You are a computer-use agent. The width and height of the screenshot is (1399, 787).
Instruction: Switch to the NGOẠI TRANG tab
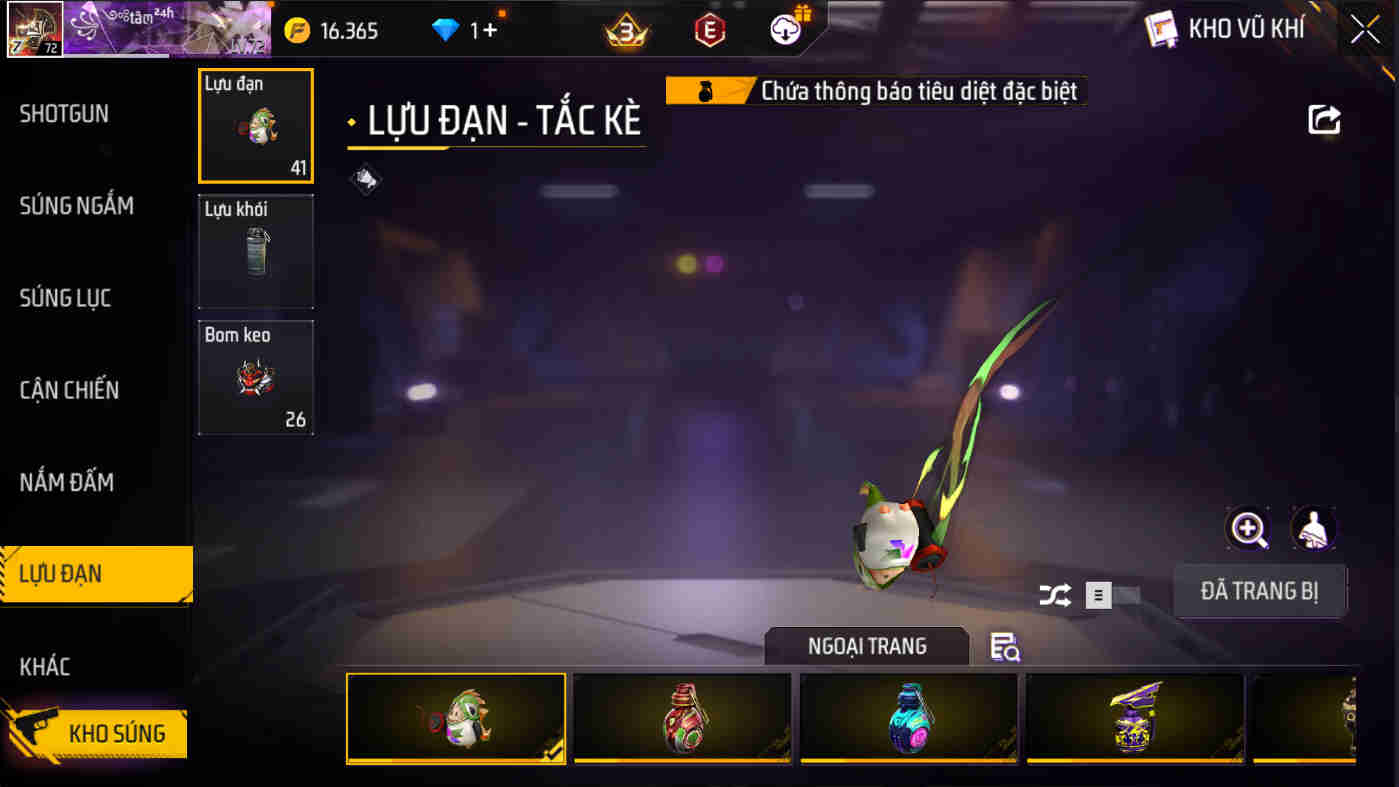[866, 644]
